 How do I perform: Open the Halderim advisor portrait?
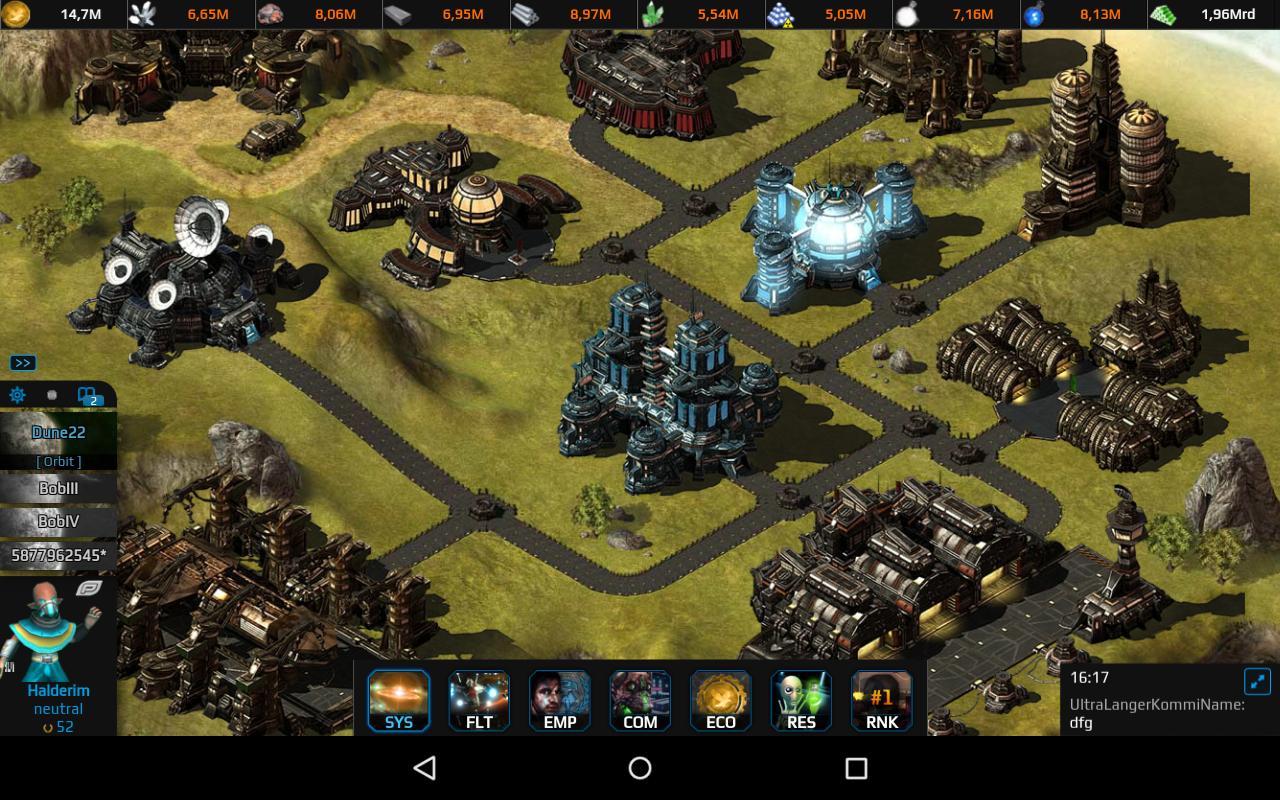pos(55,630)
